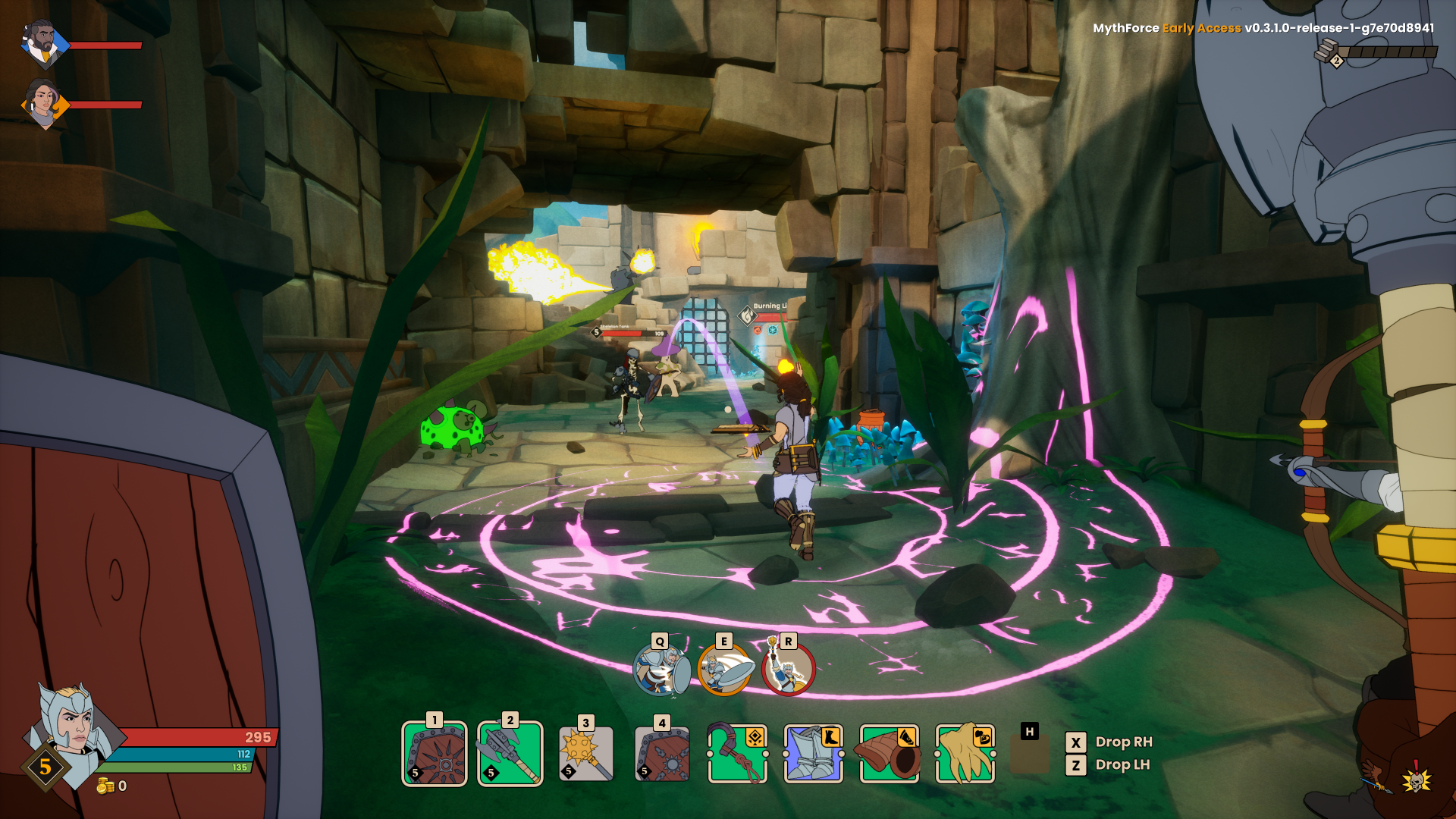Click the bearded teammate portrait
The image size is (1456, 819).
coord(42,44)
